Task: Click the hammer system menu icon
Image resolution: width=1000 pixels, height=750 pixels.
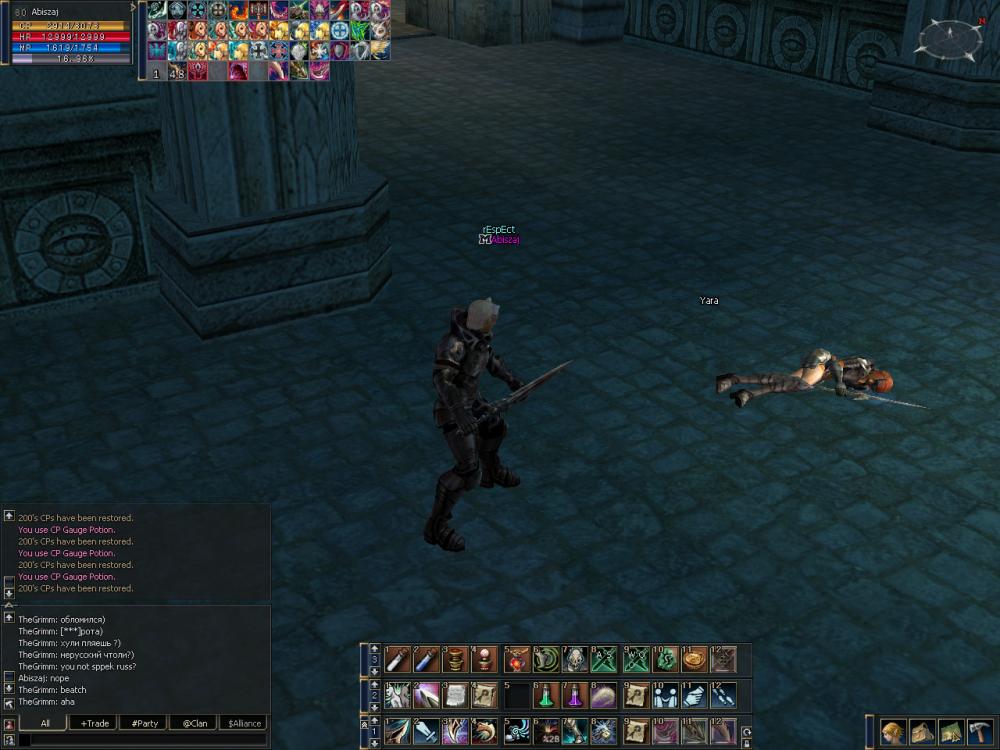Action: pyautogui.click(x=980, y=732)
